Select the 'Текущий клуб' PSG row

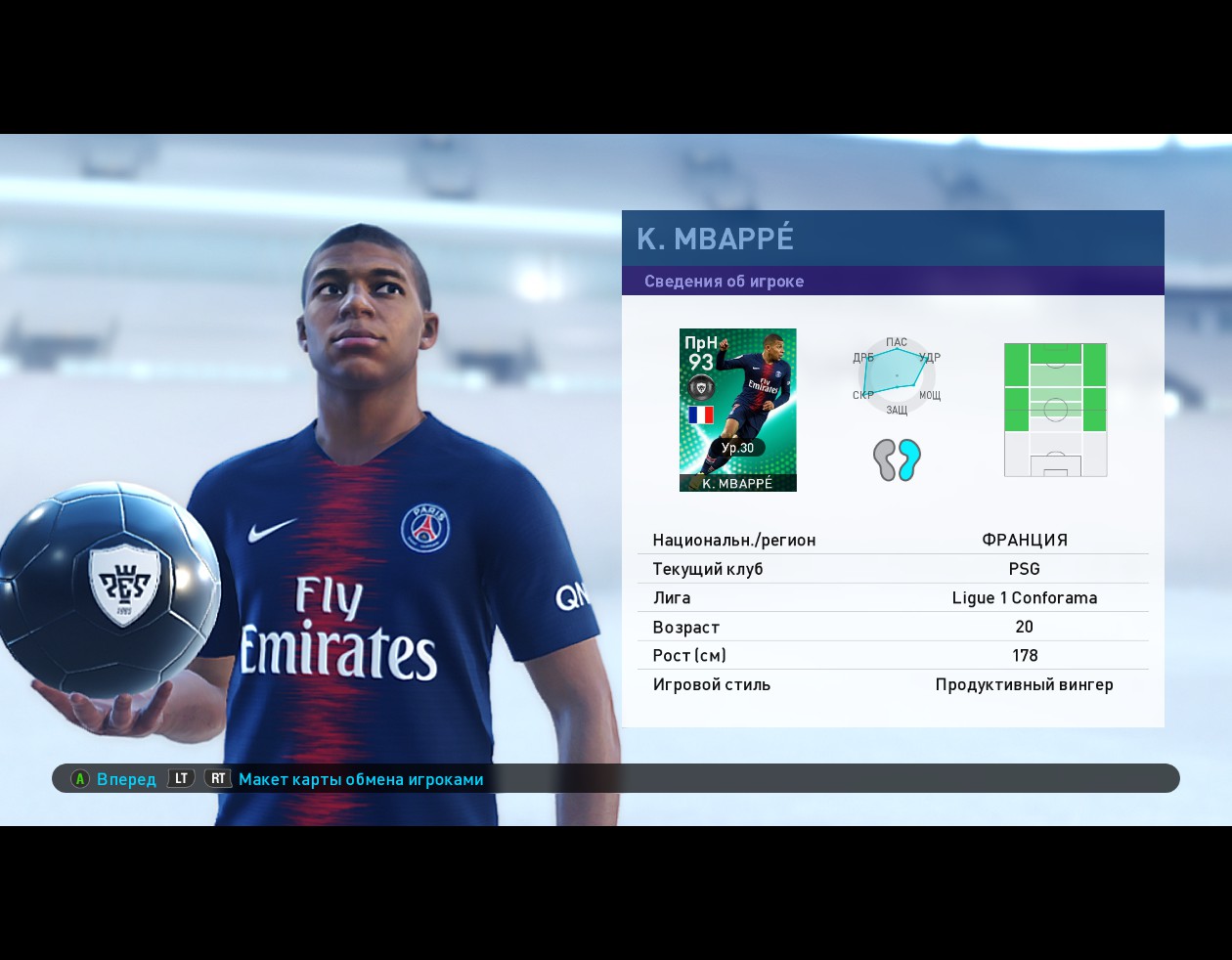(x=892, y=569)
